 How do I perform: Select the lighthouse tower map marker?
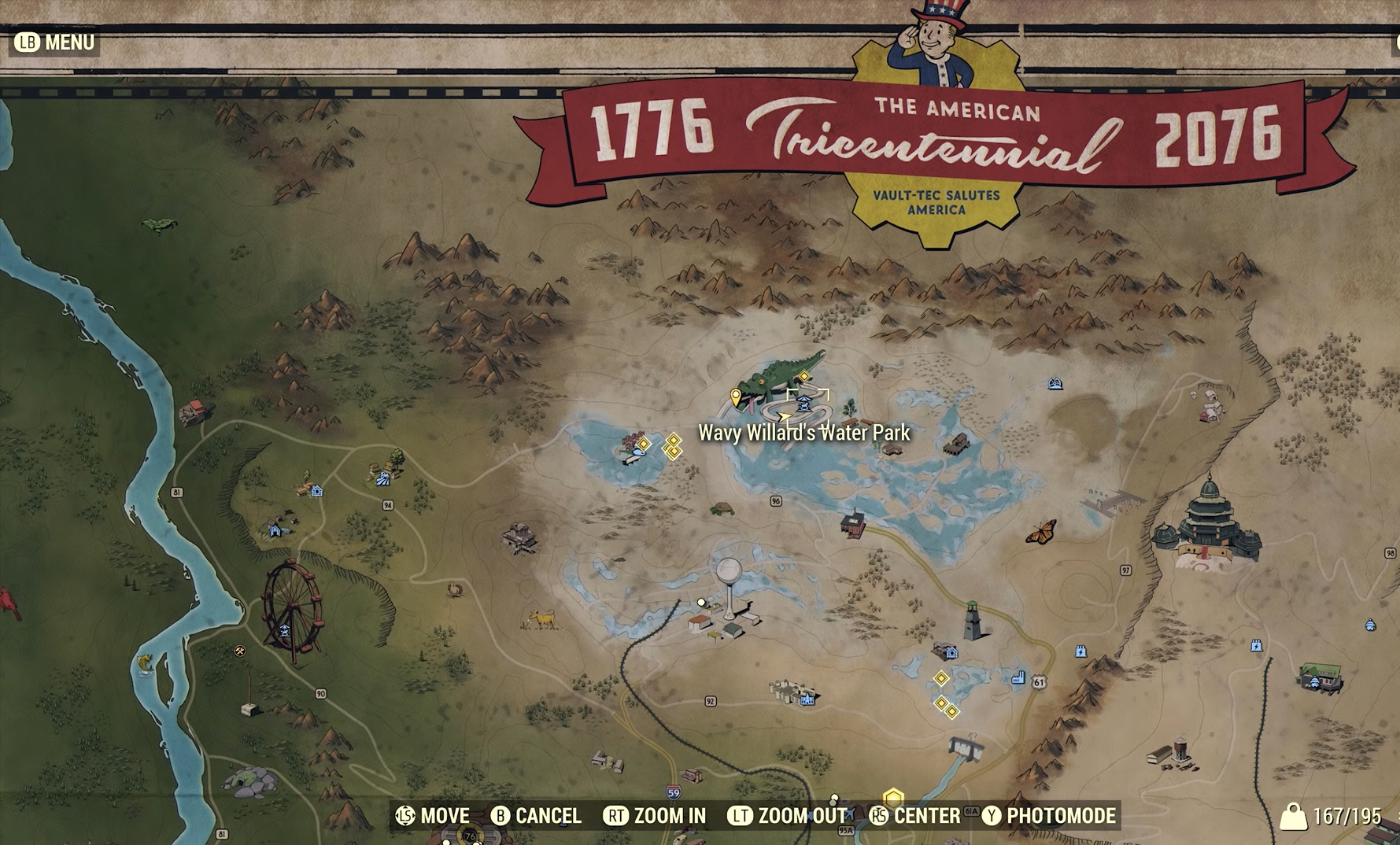pos(973,622)
